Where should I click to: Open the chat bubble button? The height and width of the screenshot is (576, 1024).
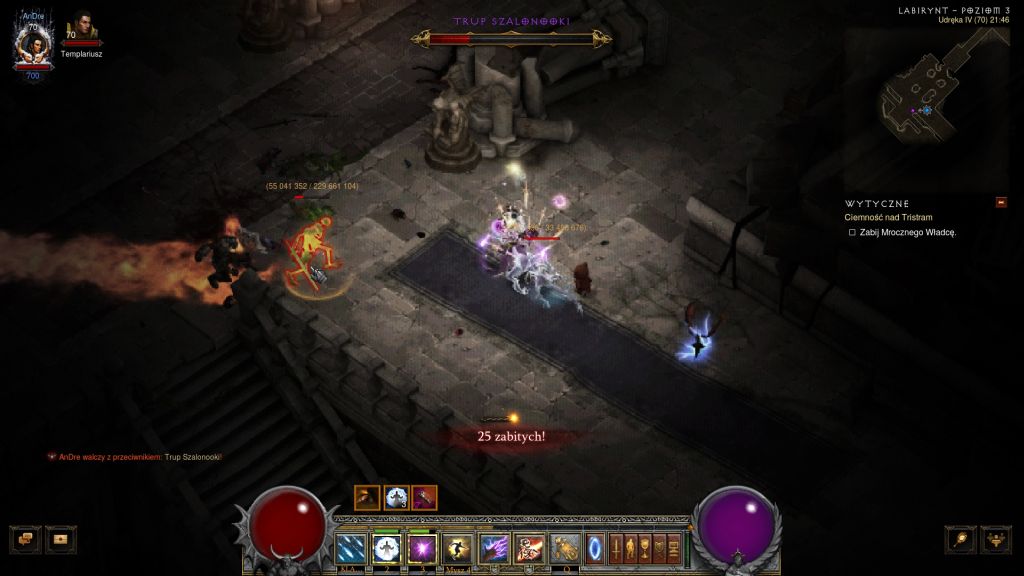25,538
